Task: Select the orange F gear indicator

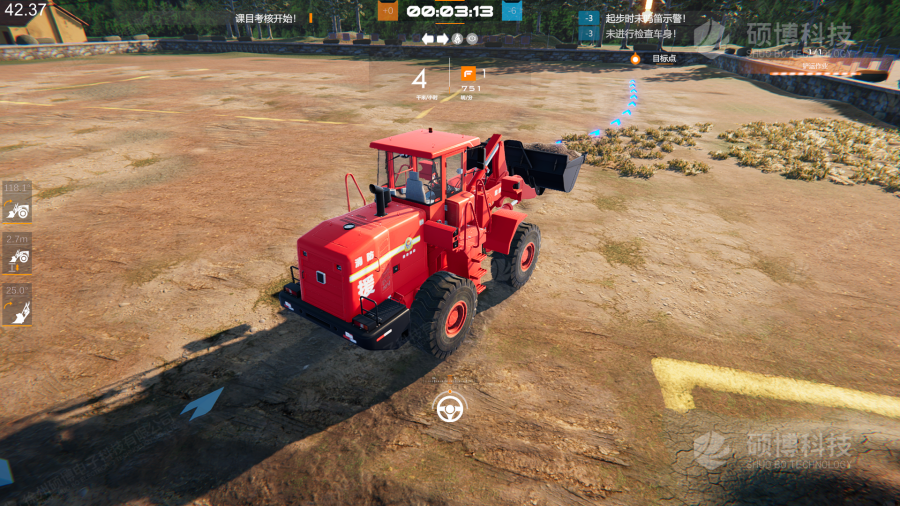Action: [468, 73]
